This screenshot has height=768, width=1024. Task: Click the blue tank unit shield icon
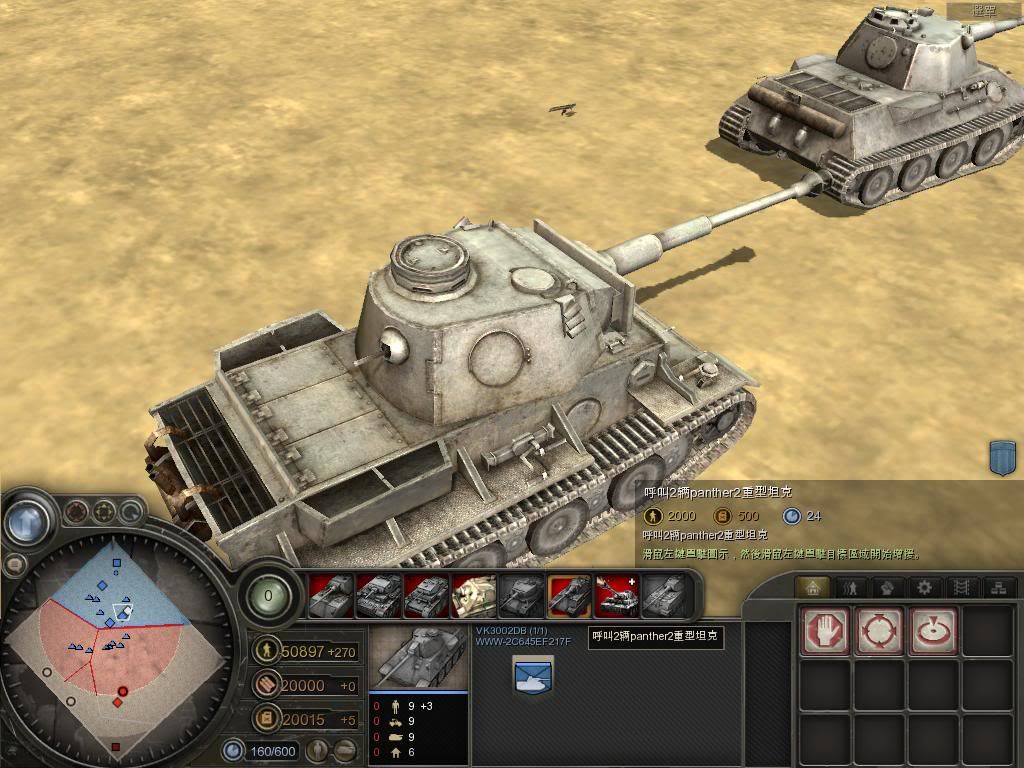coord(533,676)
